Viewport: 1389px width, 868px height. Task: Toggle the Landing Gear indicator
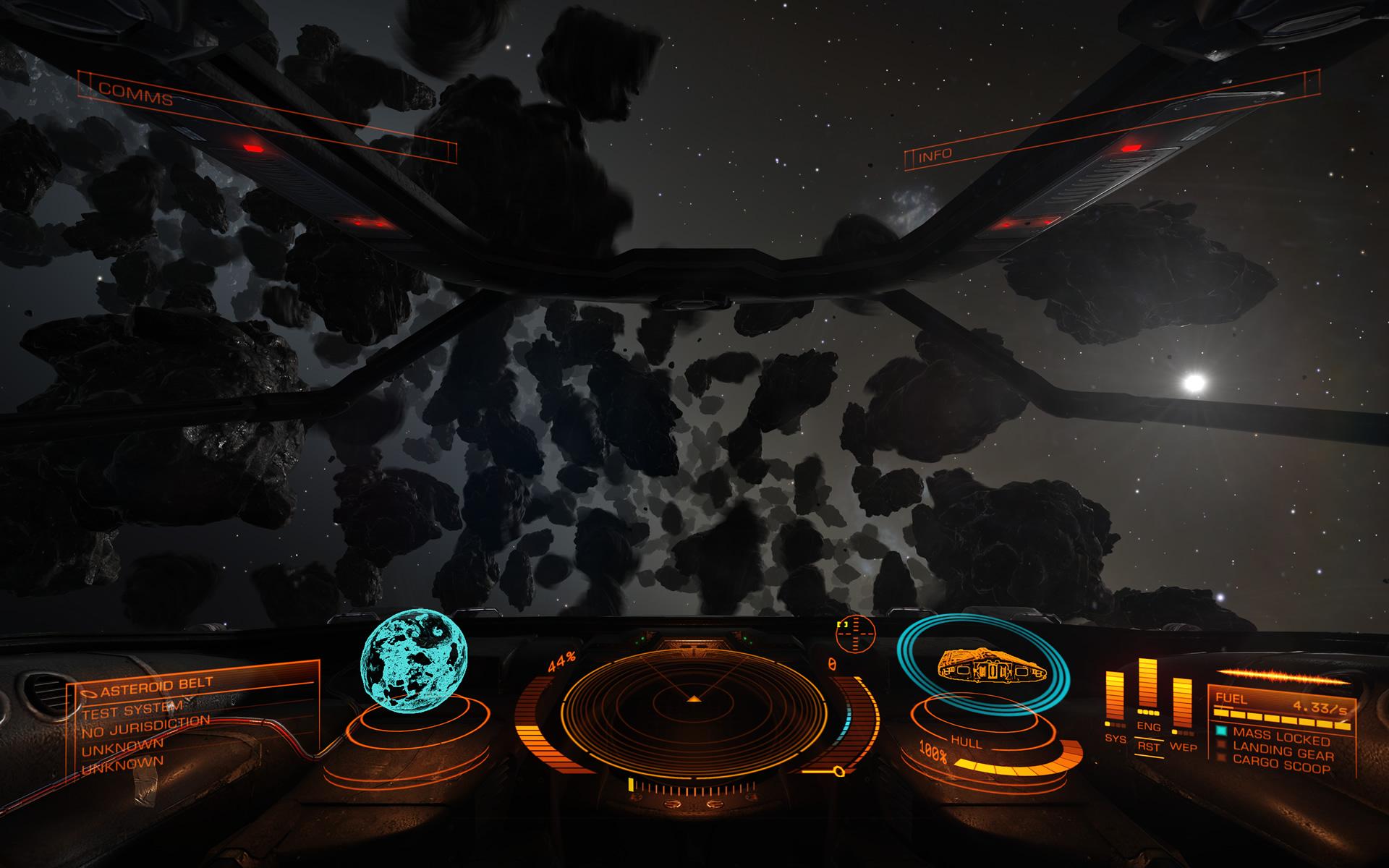1283,752
